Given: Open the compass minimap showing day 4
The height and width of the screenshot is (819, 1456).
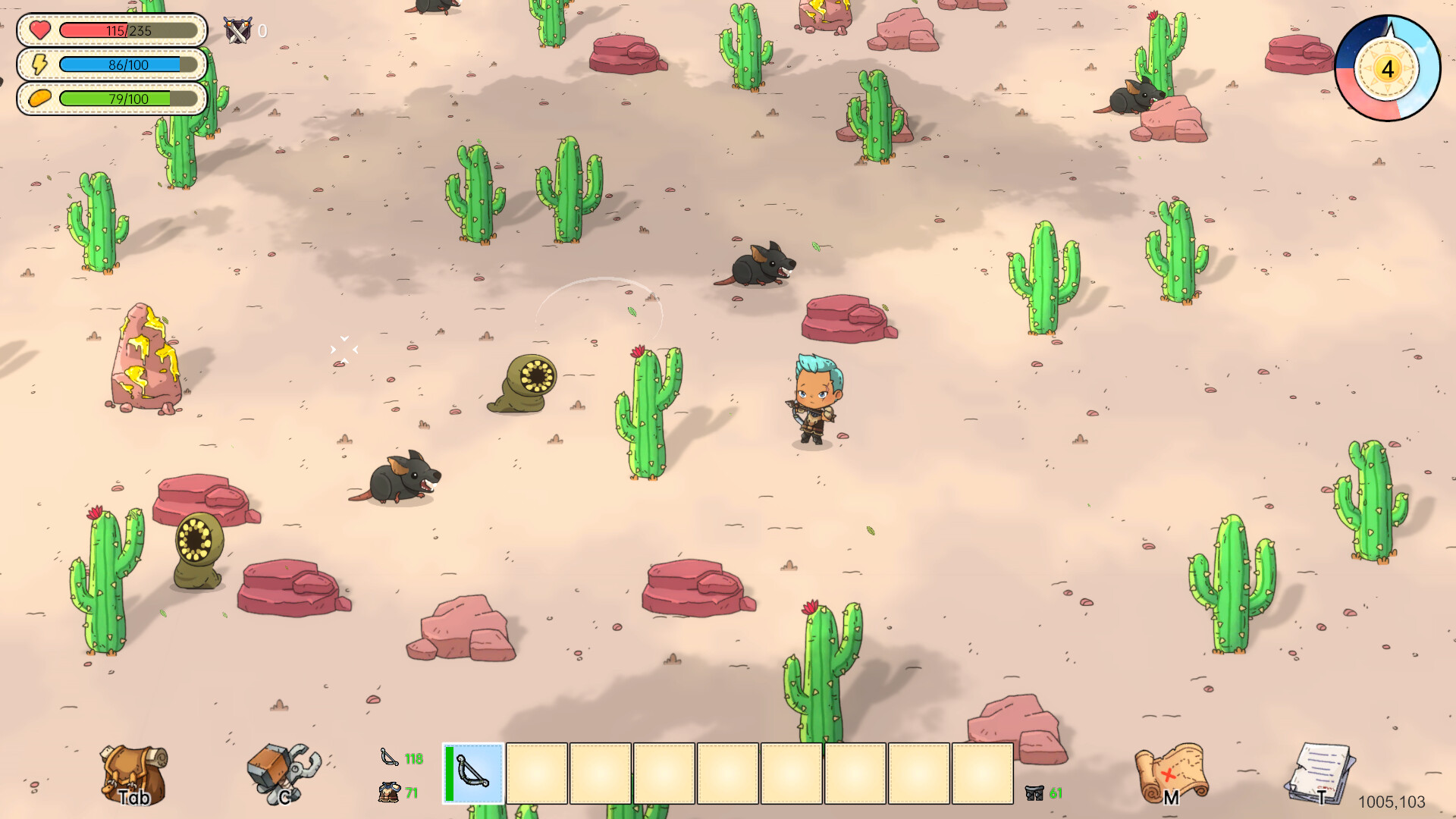Looking at the screenshot, I should point(1387,69).
